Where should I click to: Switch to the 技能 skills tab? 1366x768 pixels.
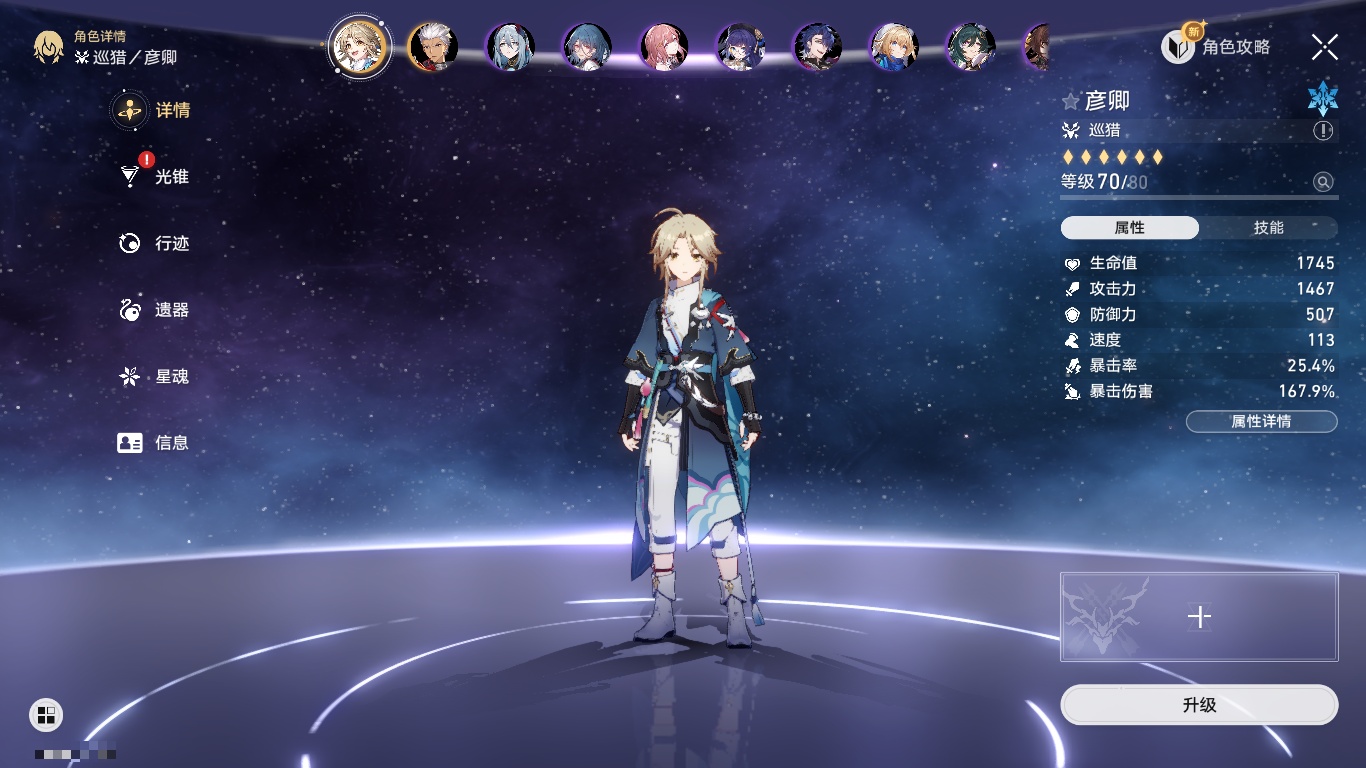point(1268,228)
